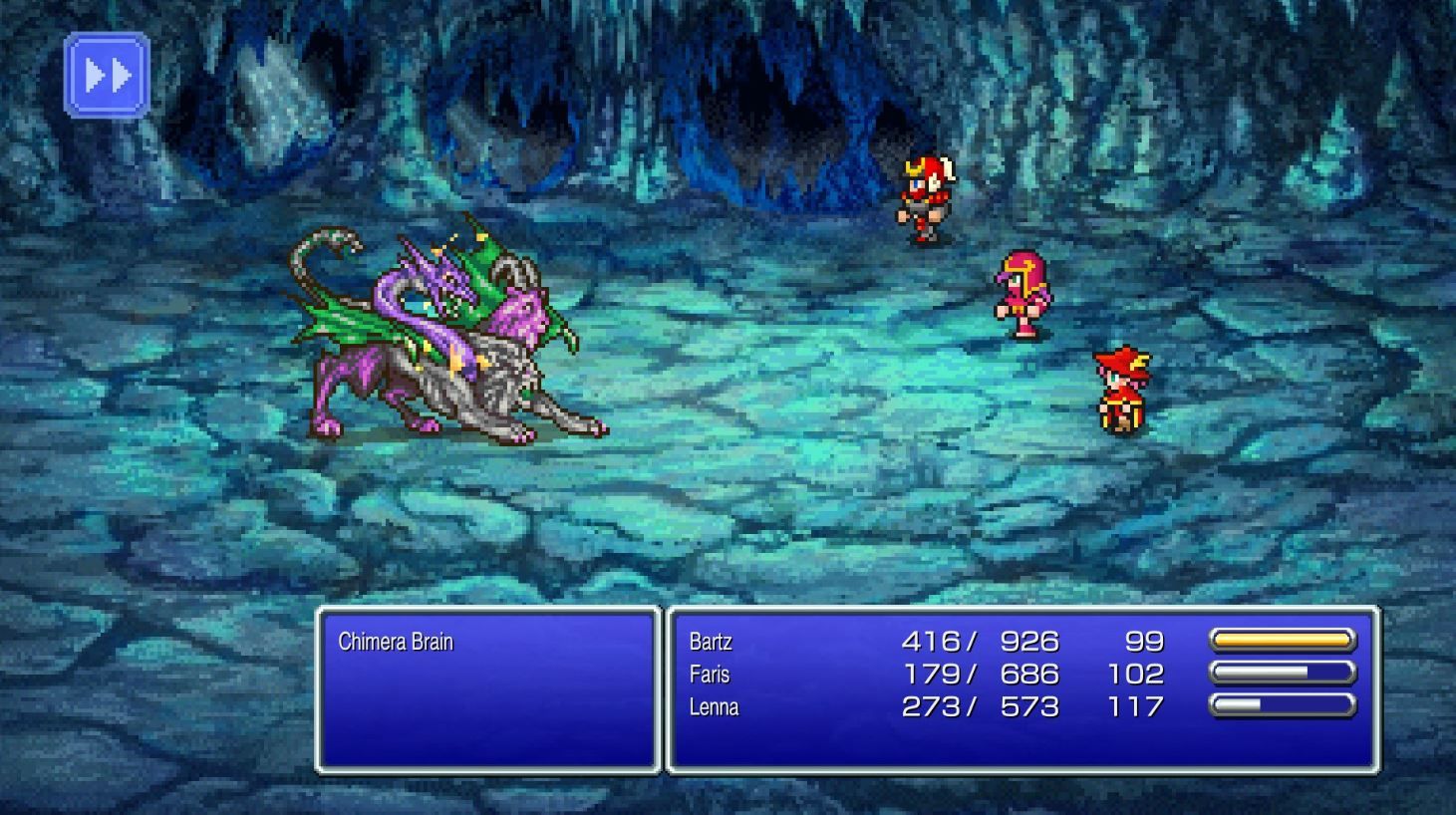This screenshot has height=815, width=1456.
Task: Select Lenna's name text
Action: 714,707
